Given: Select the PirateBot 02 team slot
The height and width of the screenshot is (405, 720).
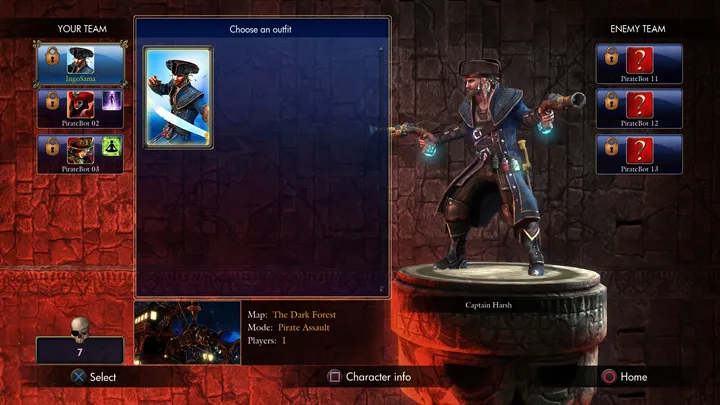Looking at the screenshot, I should (x=81, y=108).
